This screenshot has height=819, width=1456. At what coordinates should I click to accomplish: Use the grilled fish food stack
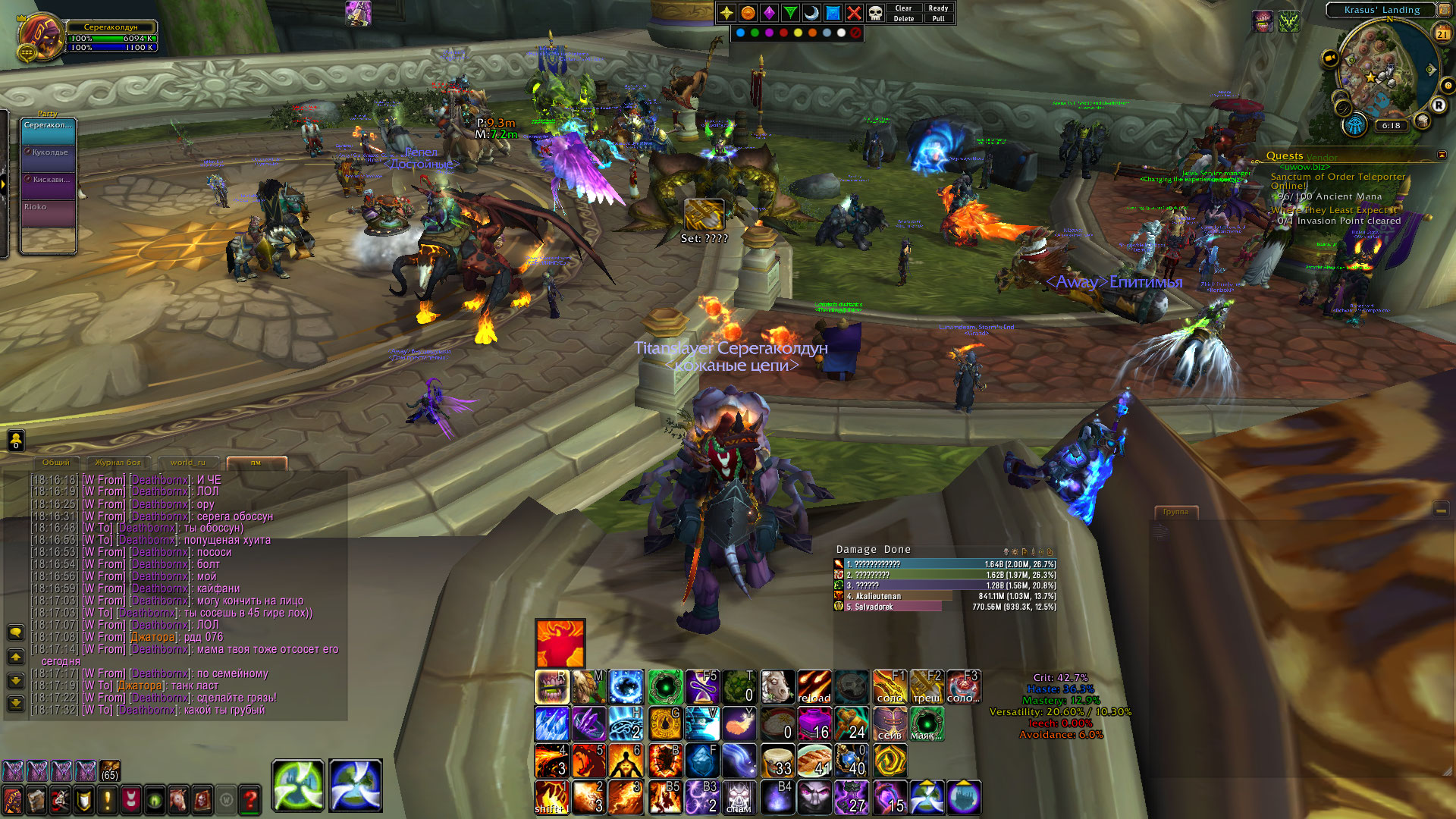(814, 761)
